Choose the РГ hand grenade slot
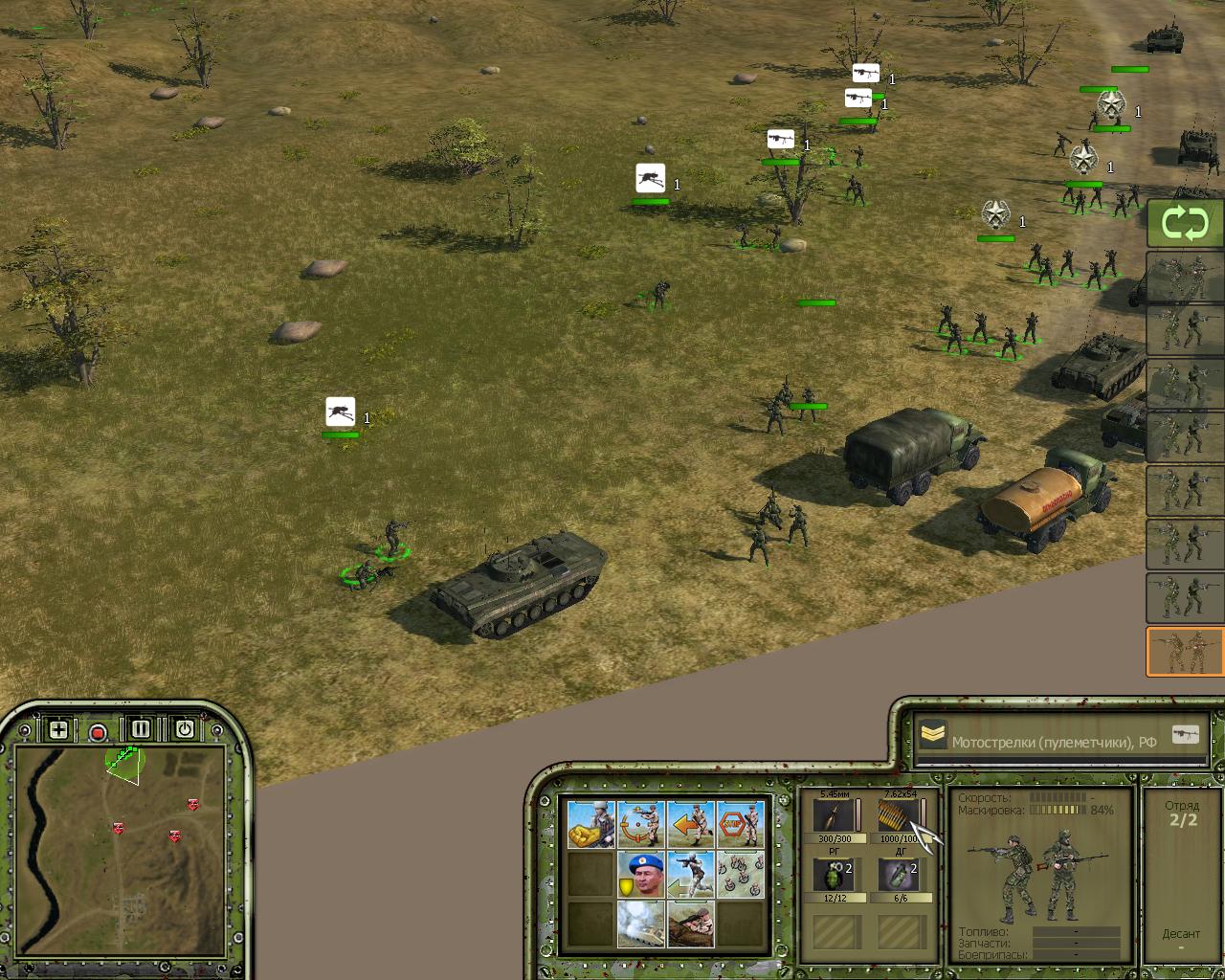The width and height of the screenshot is (1225, 980). coord(834,876)
